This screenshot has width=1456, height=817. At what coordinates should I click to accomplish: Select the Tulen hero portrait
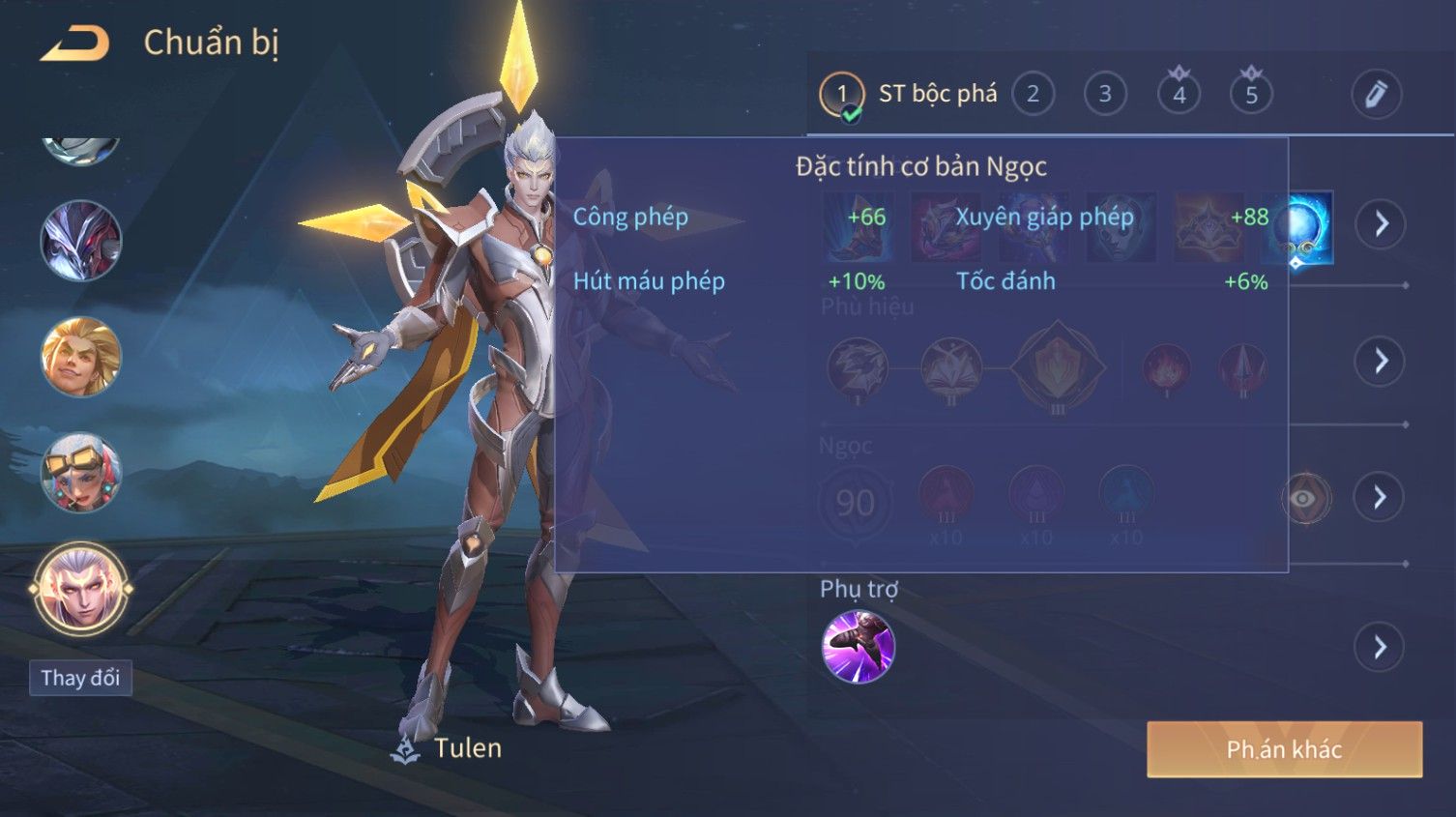point(81,589)
